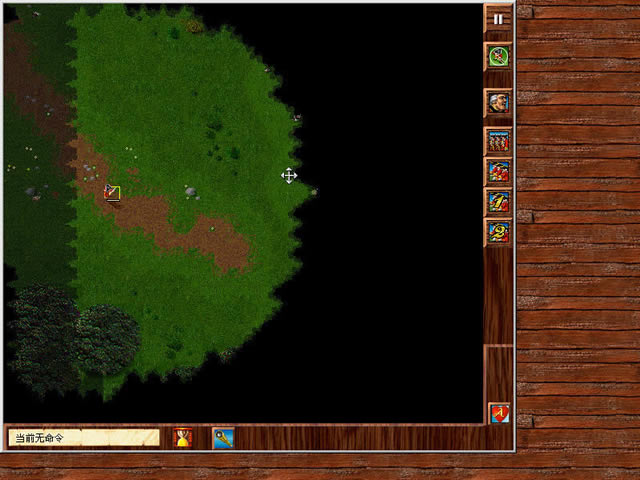Image resolution: width=640 pixels, height=480 pixels.
Task: Select the green circled unit icon
Action: pos(498,56)
